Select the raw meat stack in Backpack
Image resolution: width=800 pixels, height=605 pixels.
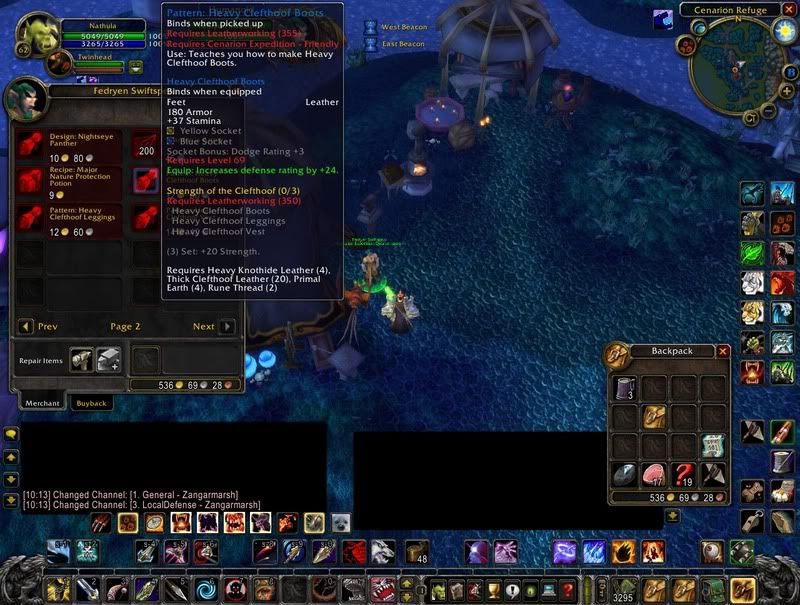click(x=655, y=474)
